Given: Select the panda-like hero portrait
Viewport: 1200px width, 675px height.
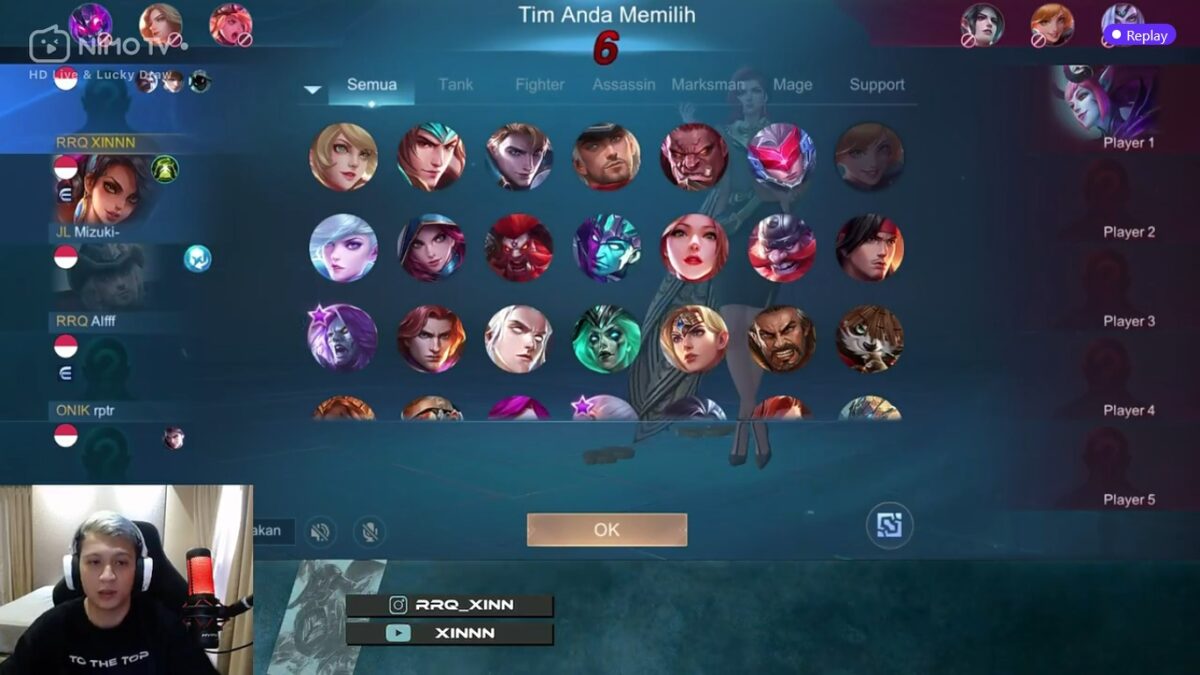Looking at the screenshot, I should click(x=870, y=339).
